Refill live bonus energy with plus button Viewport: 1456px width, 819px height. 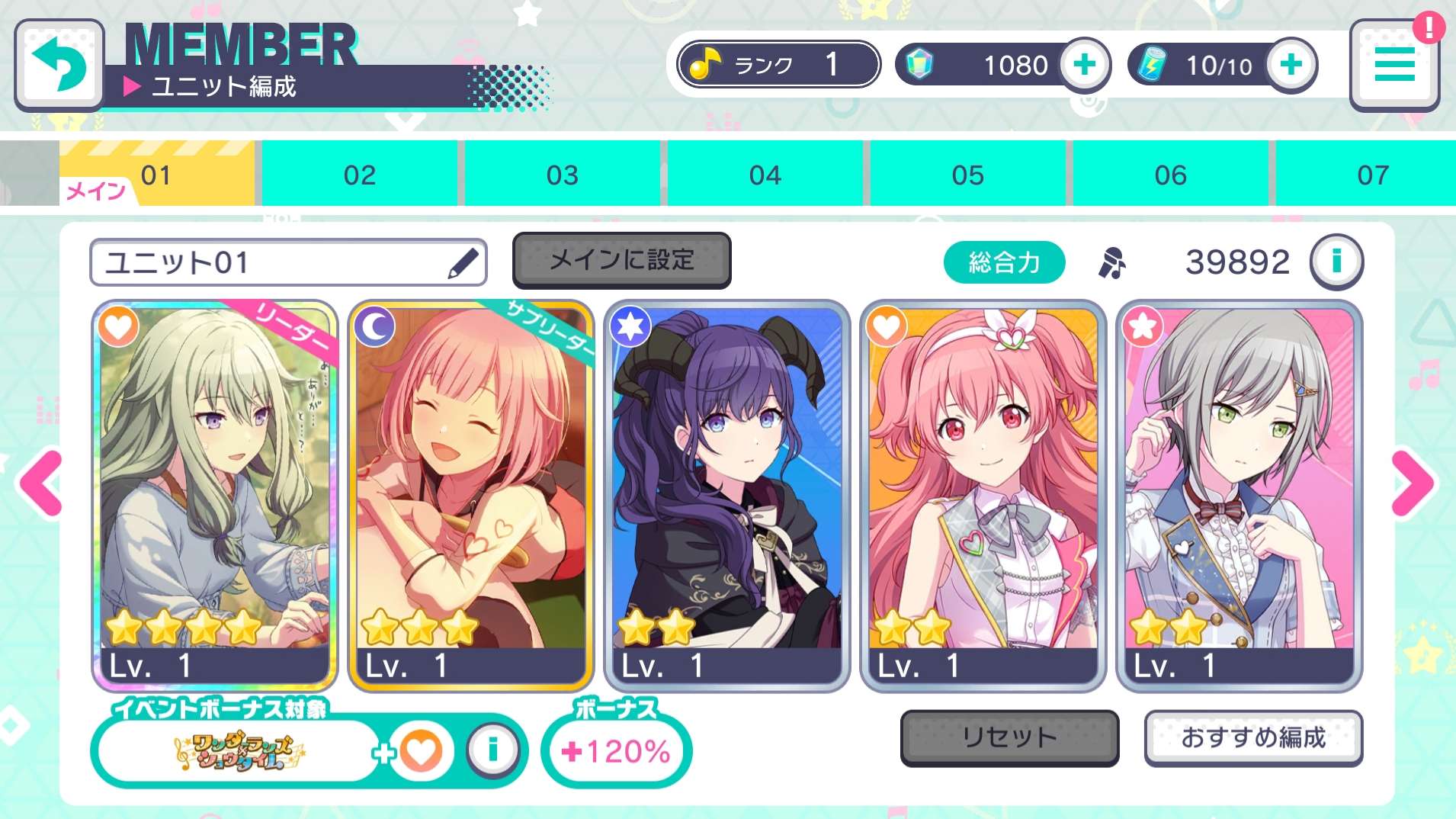pyautogui.click(x=1291, y=65)
